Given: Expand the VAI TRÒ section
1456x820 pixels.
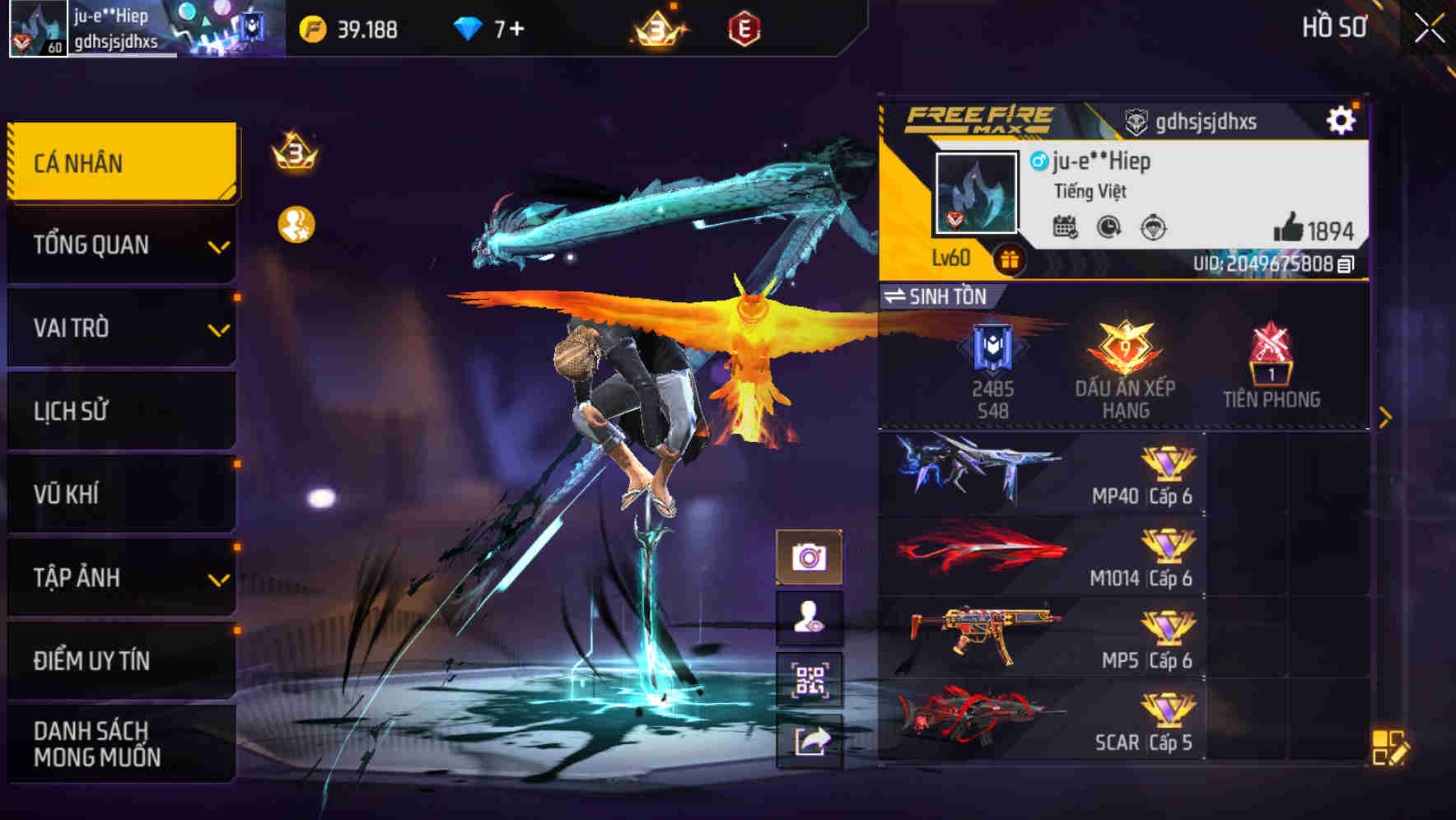Looking at the screenshot, I should point(120,328).
